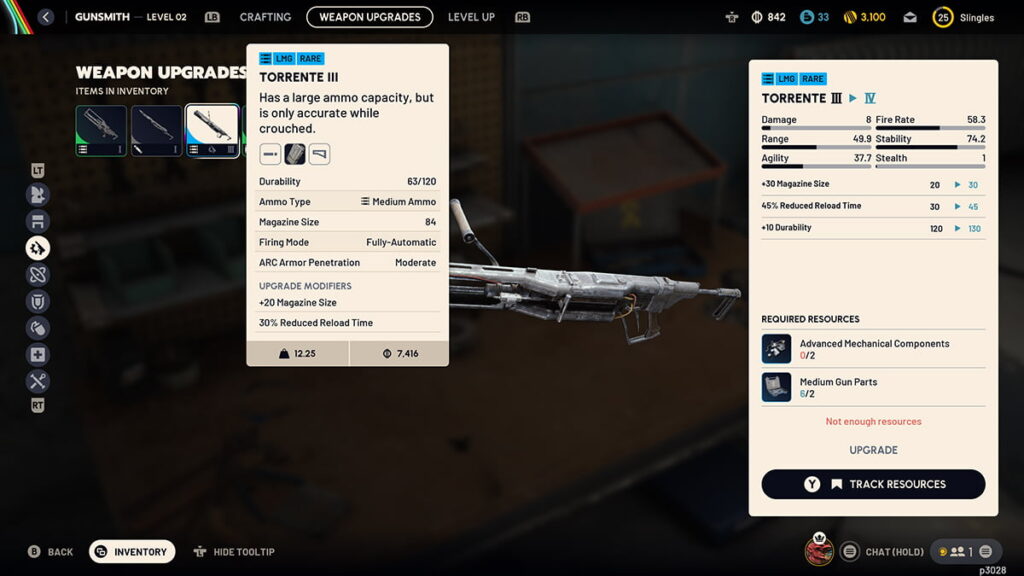The image size is (1024, 576).
Task: Select Medium Gun Parts resource row
Action: point(873,387)
